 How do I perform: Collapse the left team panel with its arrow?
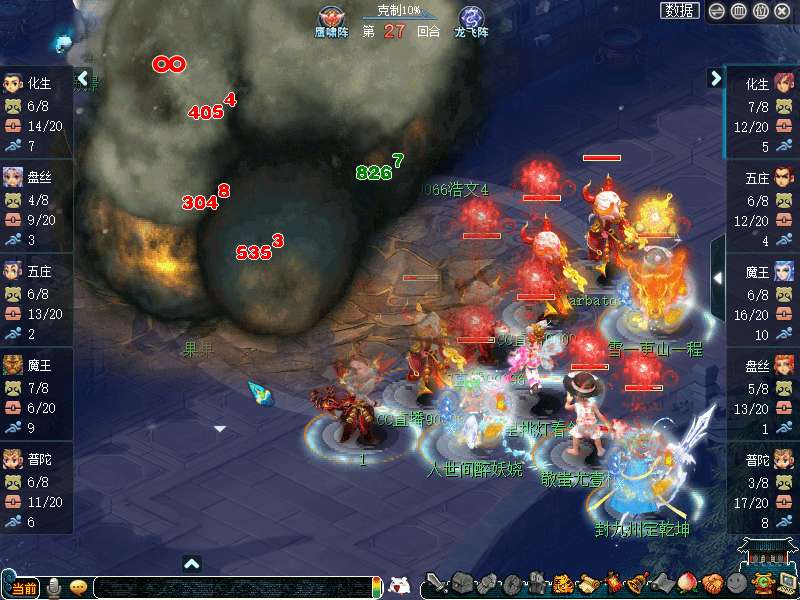[x=84, y=77]
